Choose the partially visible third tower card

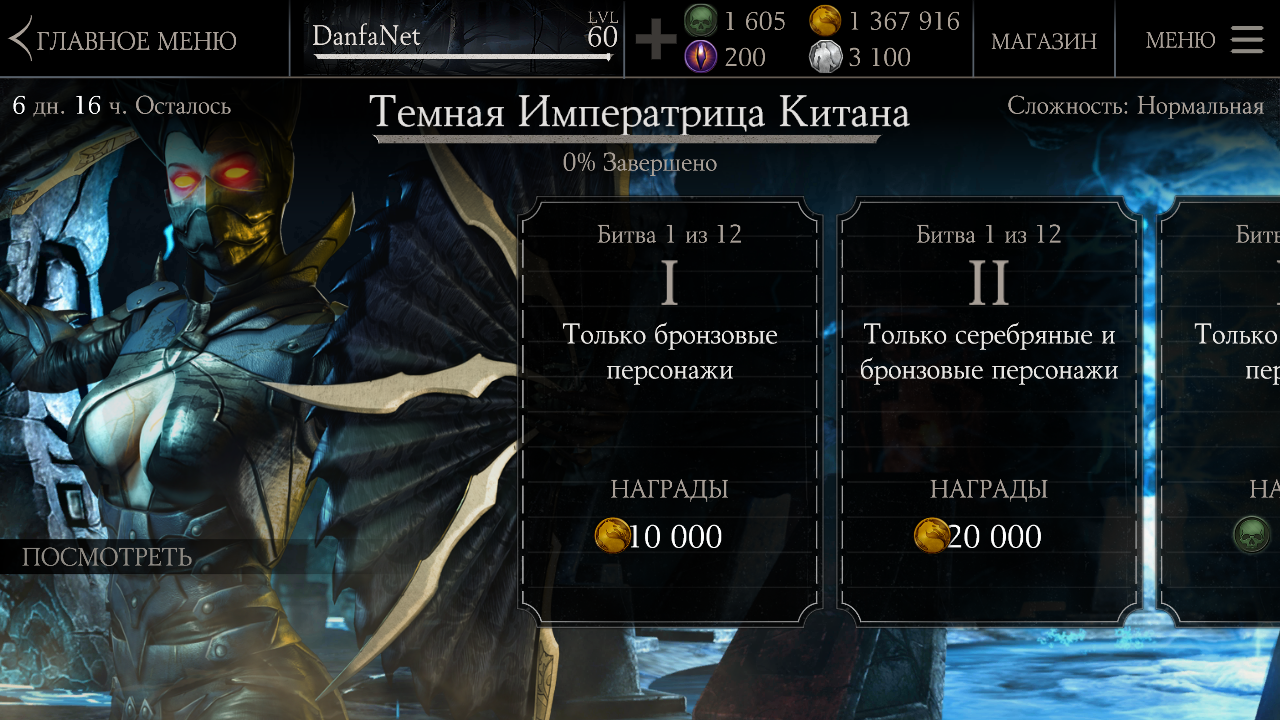click(x=1225, y=410)
